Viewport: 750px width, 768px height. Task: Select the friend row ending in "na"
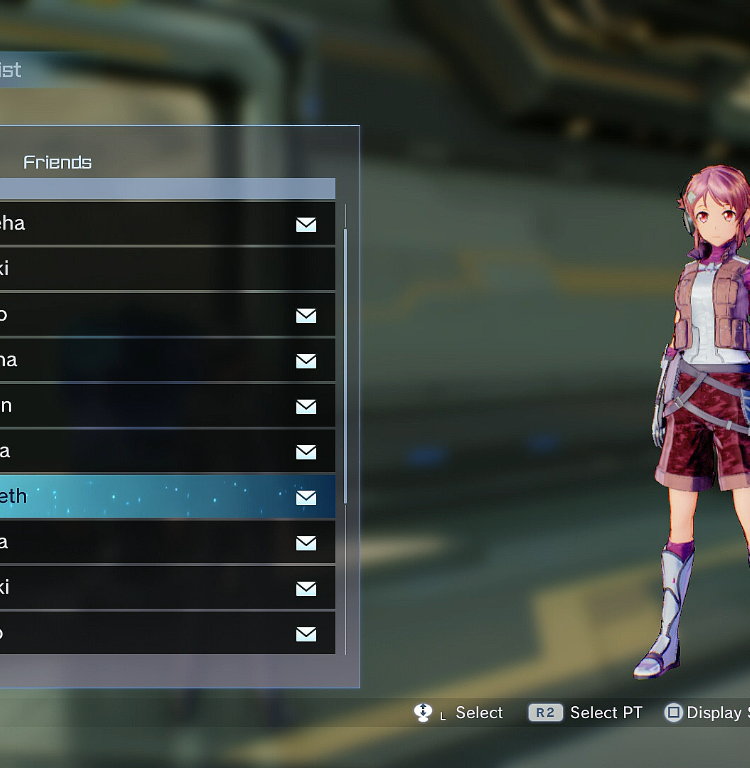(150, 360)
